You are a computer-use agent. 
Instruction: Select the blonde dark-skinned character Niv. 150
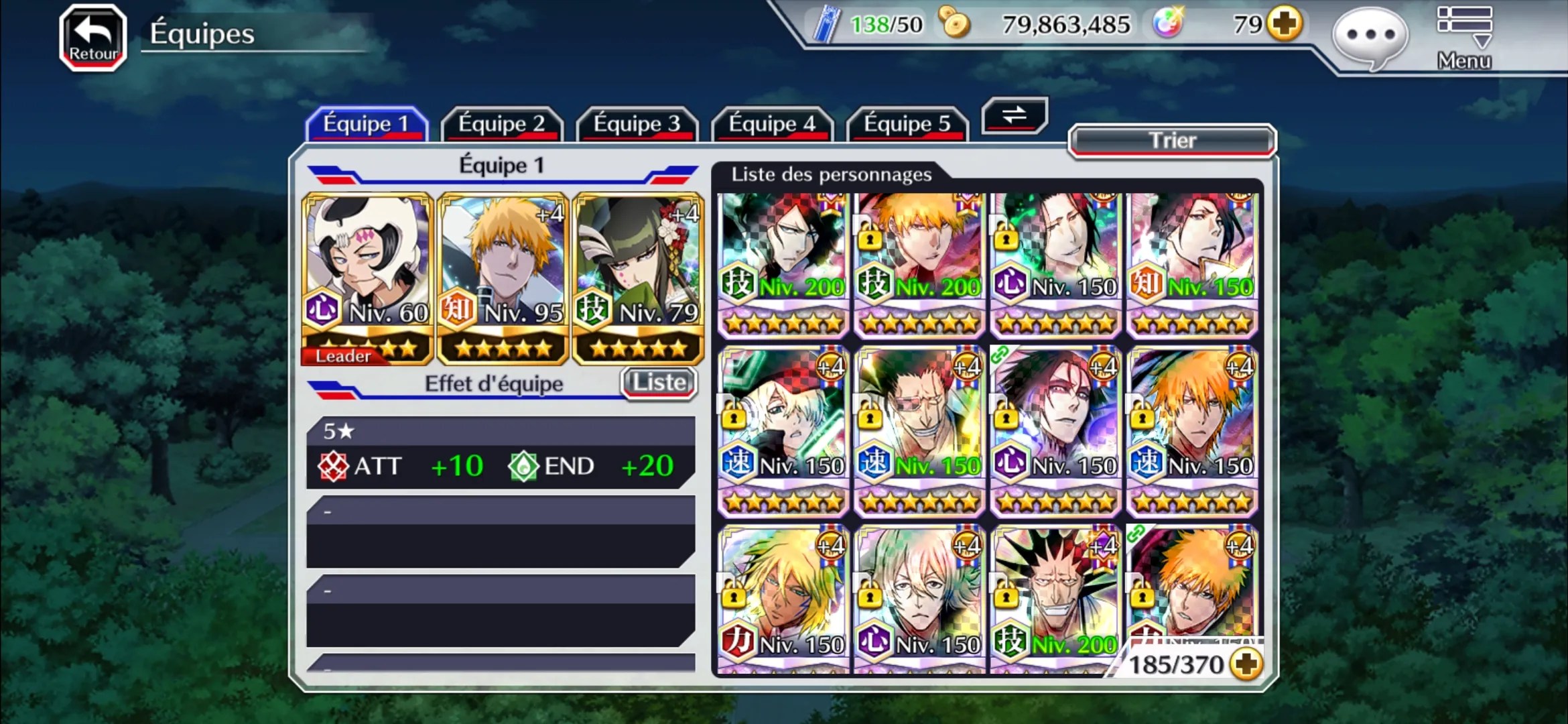783,598
